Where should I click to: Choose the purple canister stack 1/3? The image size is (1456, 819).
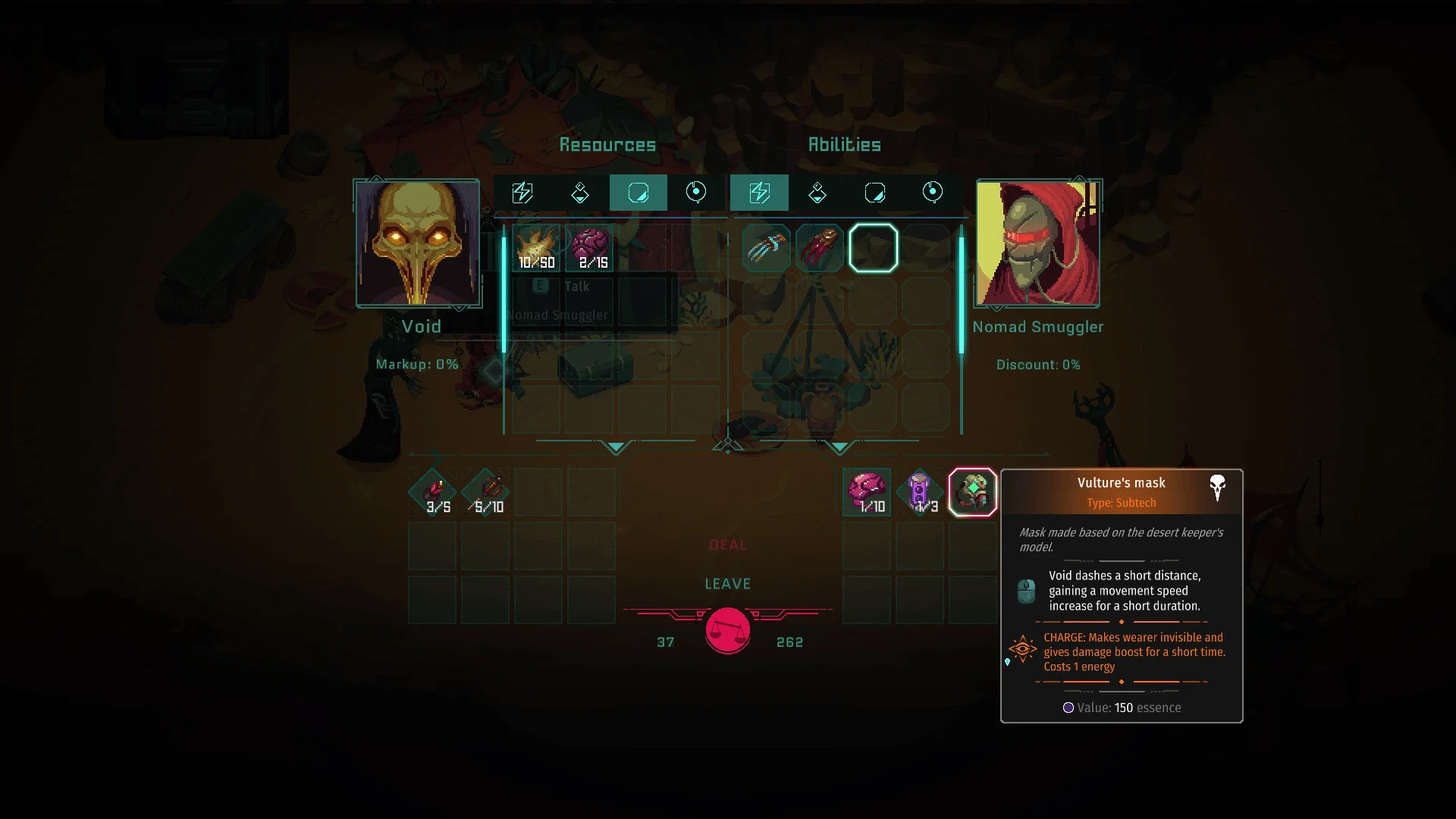pyautogui.click(x=920, y=492)
